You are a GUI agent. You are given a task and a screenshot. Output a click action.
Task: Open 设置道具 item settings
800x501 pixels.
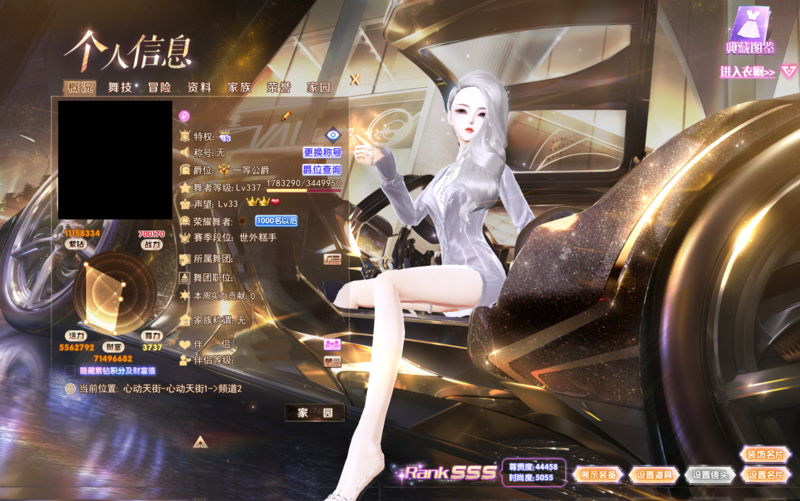pyautogui.click(x=656, y=475)
